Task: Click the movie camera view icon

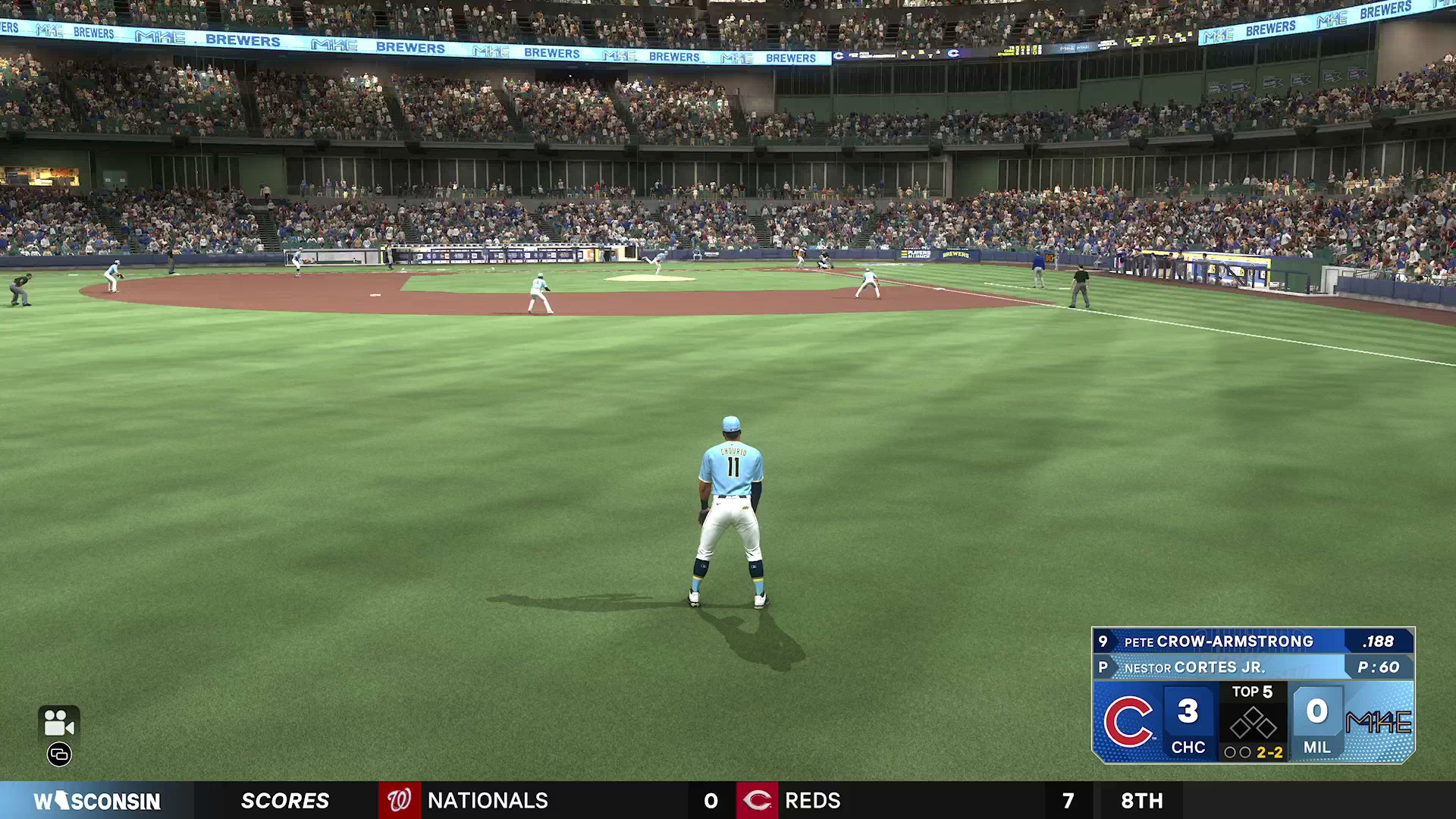Action: coord(58,723)
